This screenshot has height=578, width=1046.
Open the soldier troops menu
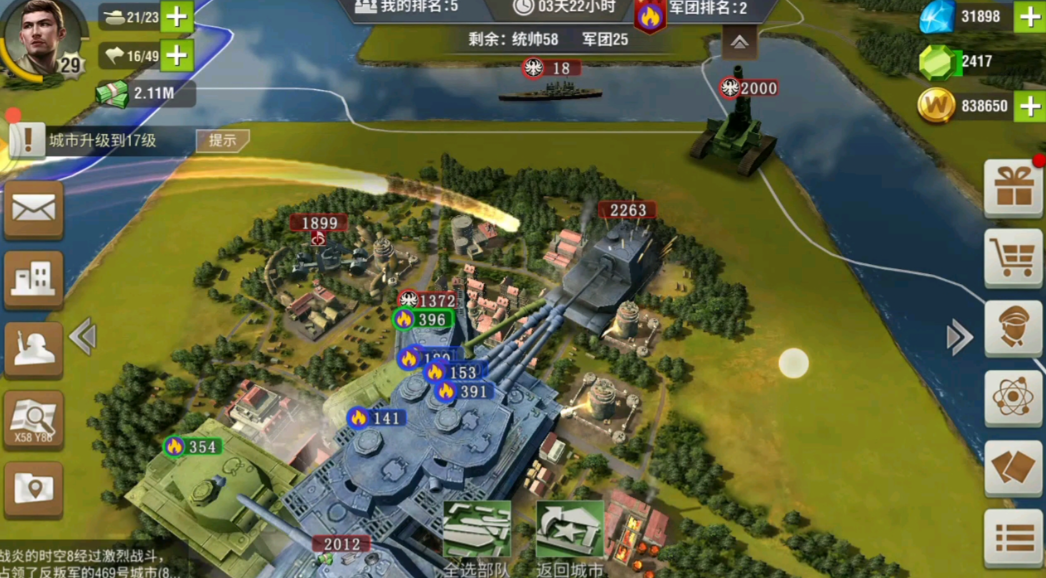33,350
